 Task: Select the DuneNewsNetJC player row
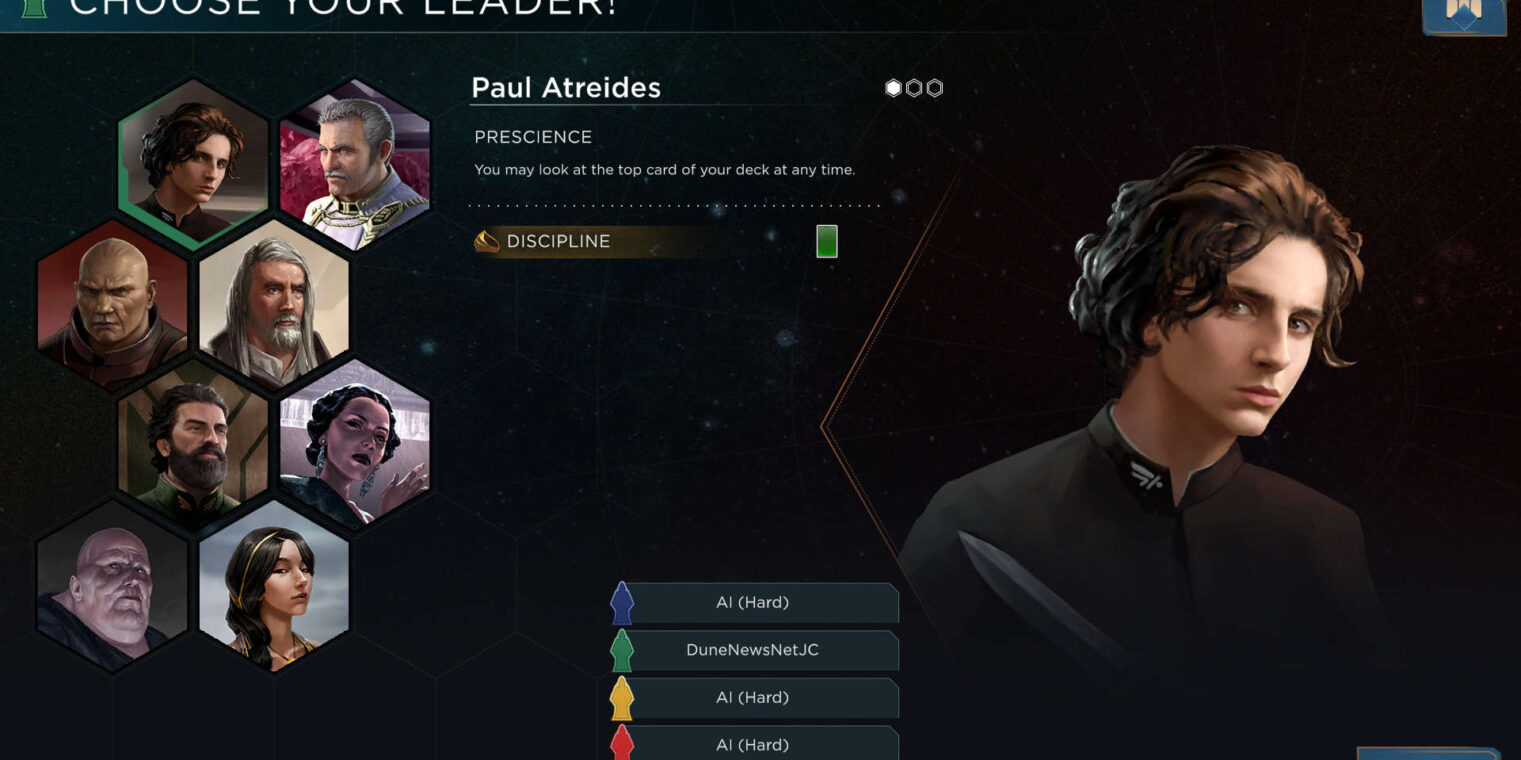(x=753, y=650)
